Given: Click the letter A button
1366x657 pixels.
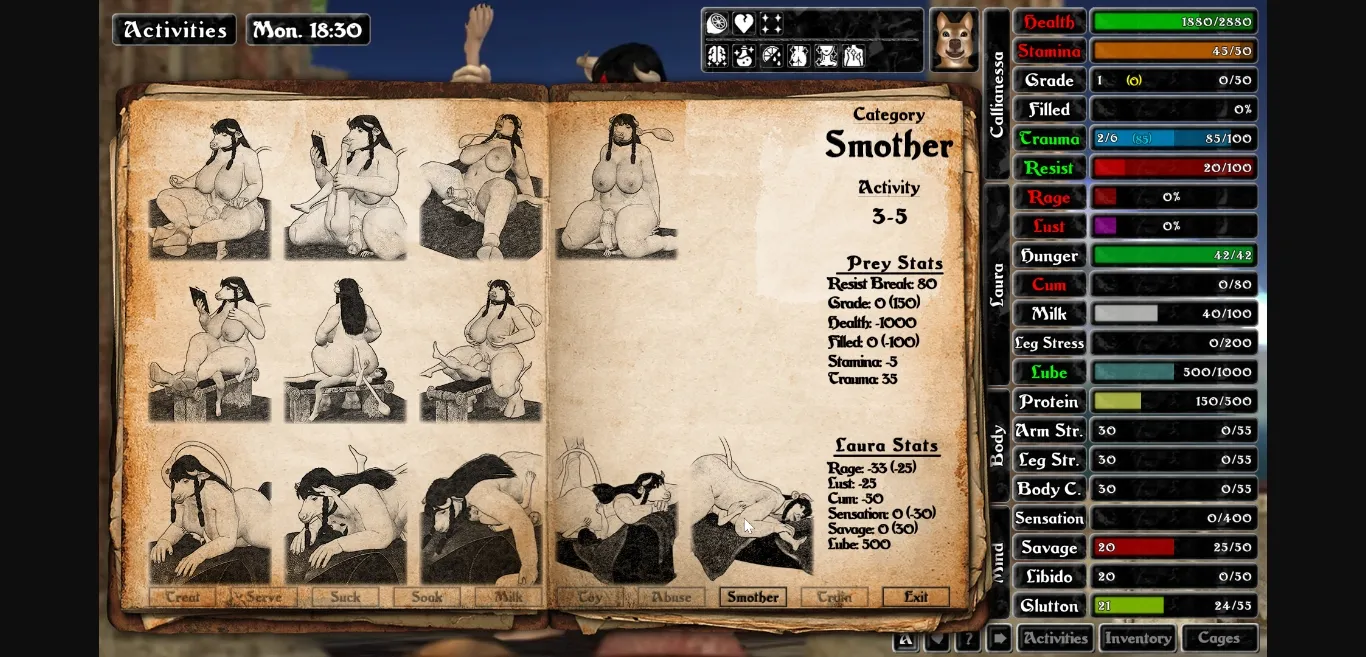Looking at the screenshot, I should [x=906, y=639].
